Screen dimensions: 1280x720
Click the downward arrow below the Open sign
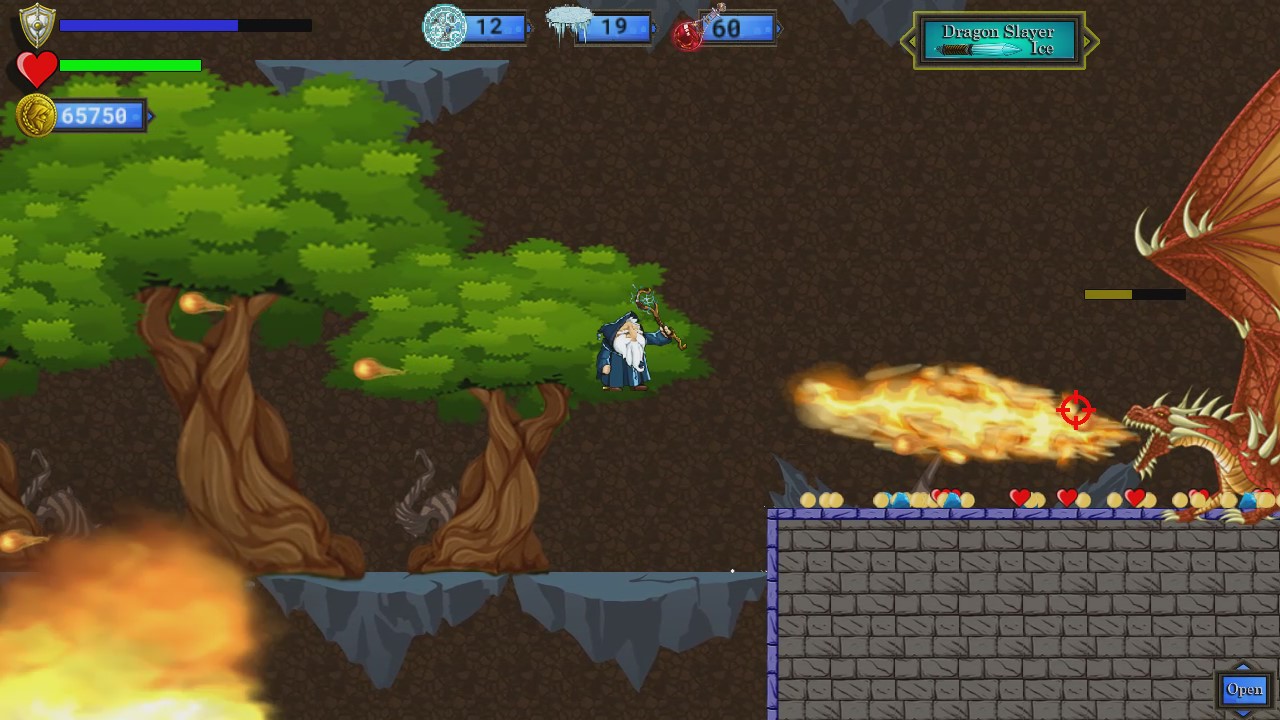(1243, 714)
